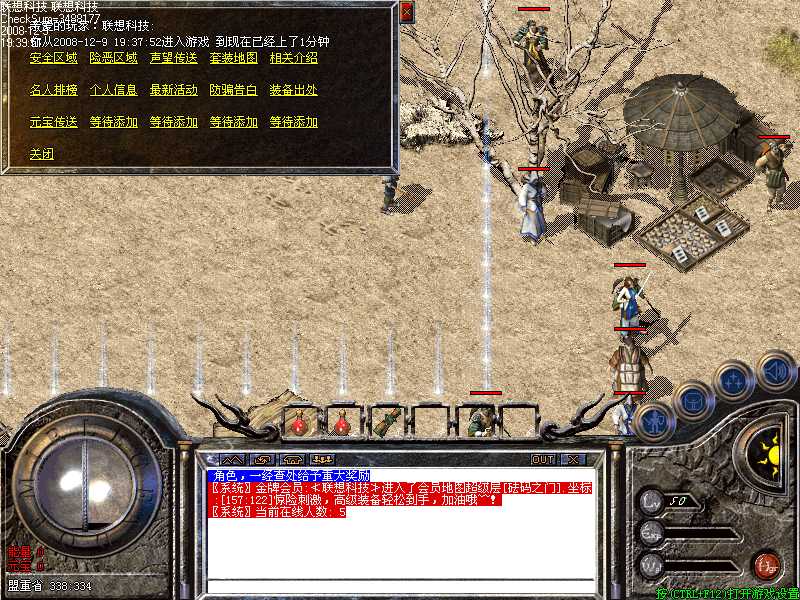The height and width of the screenshot is (600, 800).
Task: Use the green scroll in the belt slot
Action: (x=385, y=421)
